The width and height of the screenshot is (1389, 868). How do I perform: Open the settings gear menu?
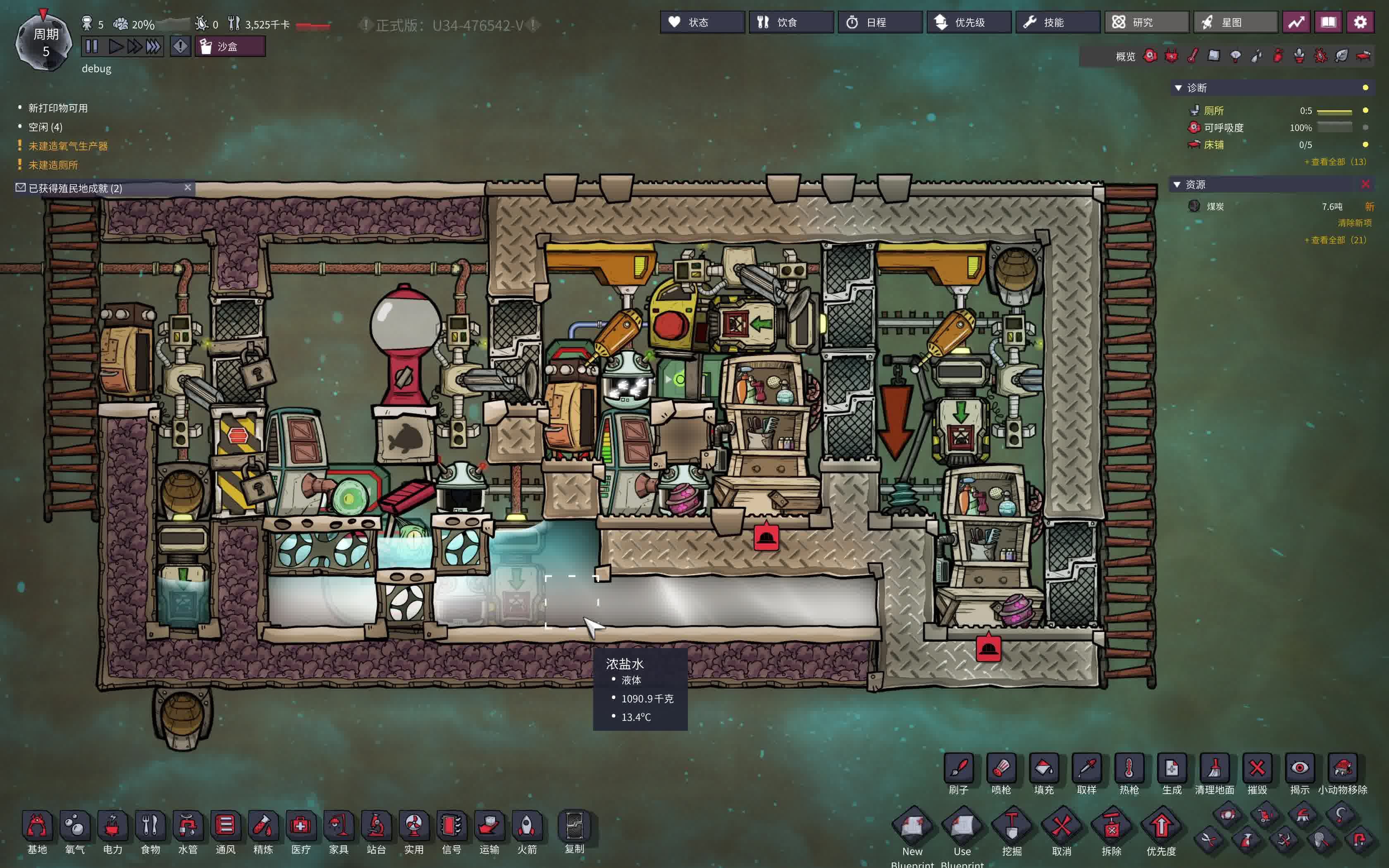click(1360, 22)
